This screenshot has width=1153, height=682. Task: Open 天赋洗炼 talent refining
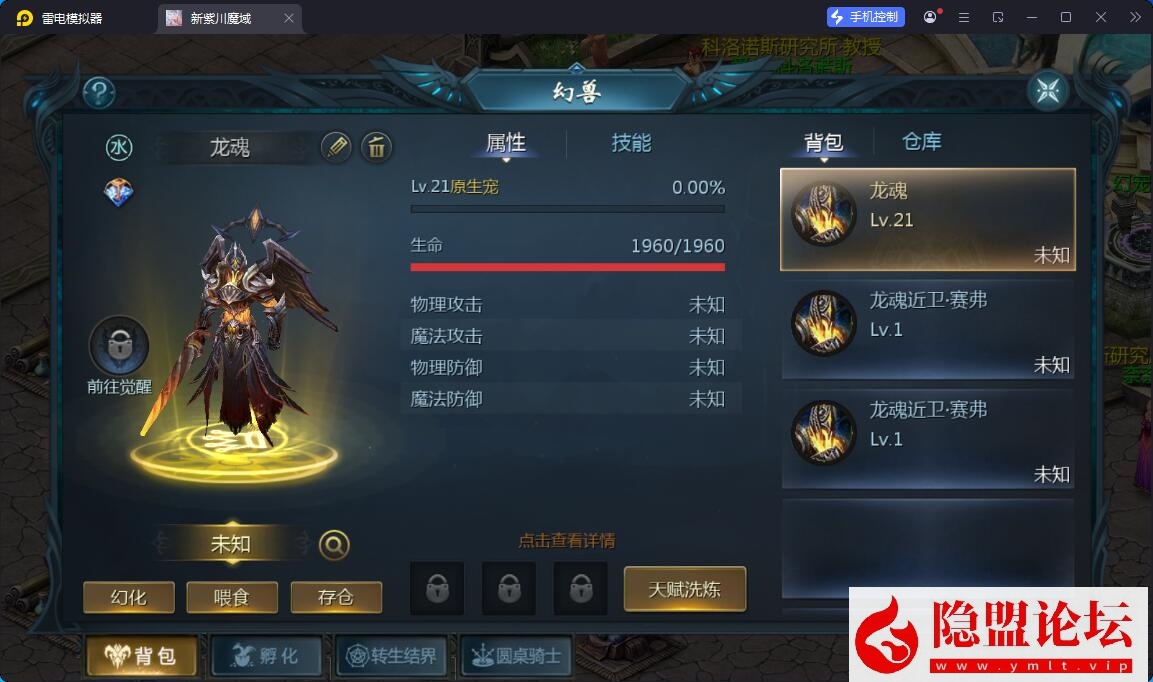[685, 589]
